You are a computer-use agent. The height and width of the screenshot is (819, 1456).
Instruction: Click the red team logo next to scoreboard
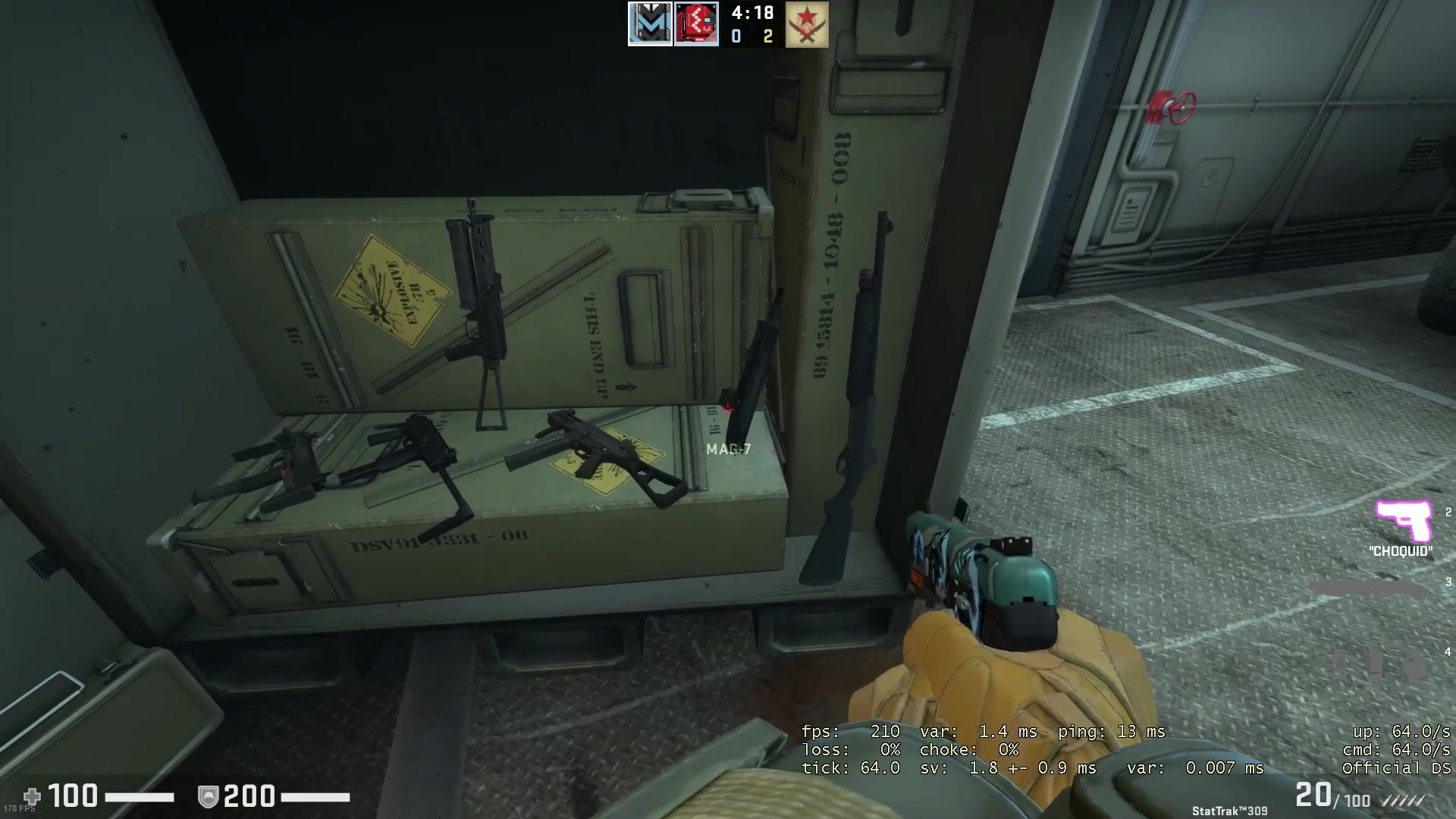698,24
